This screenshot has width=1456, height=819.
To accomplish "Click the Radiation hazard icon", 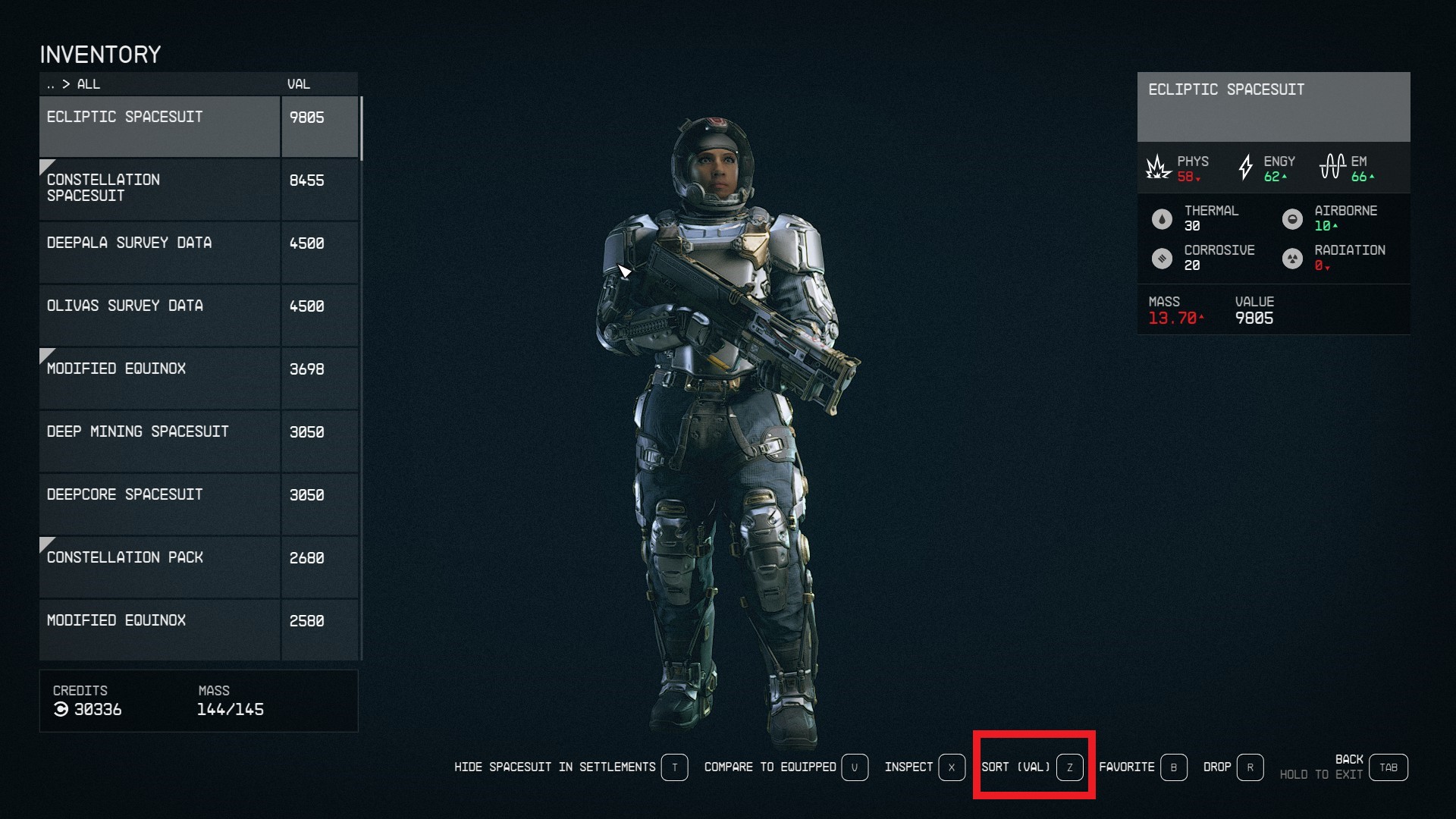I will [1294, 258].
